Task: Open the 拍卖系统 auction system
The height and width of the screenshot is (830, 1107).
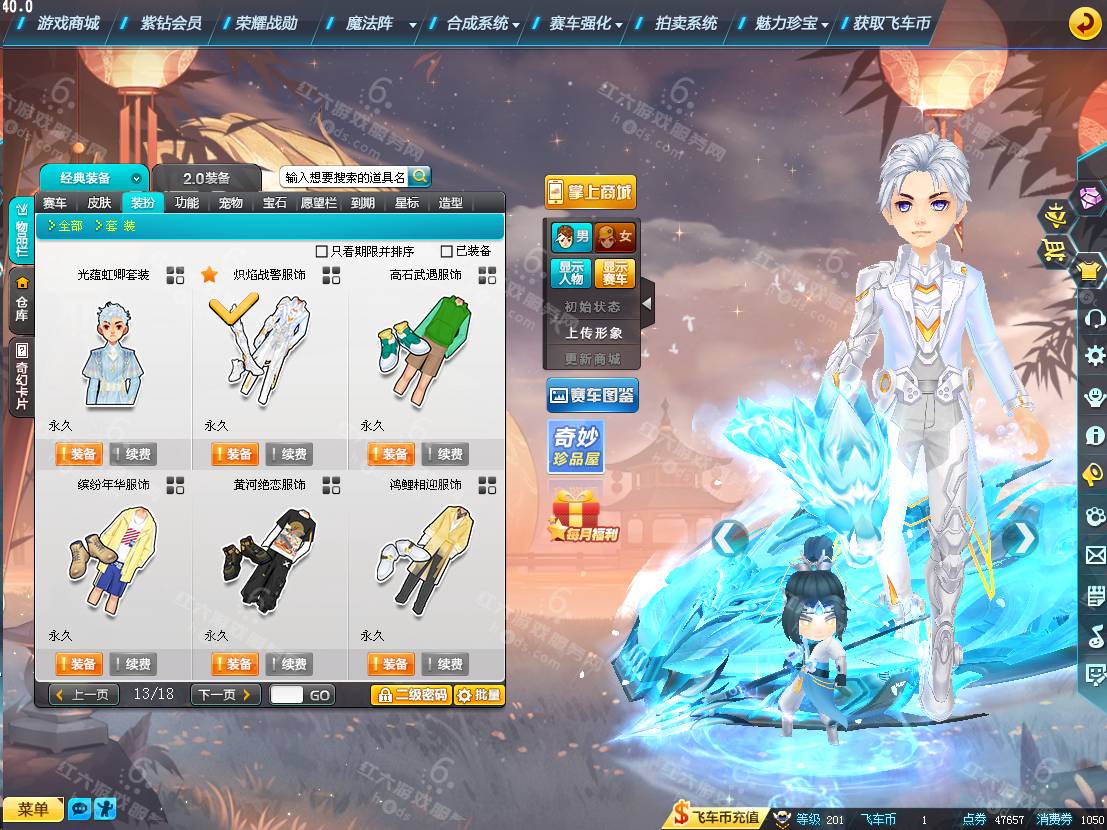Action: [x=686, y=23]
